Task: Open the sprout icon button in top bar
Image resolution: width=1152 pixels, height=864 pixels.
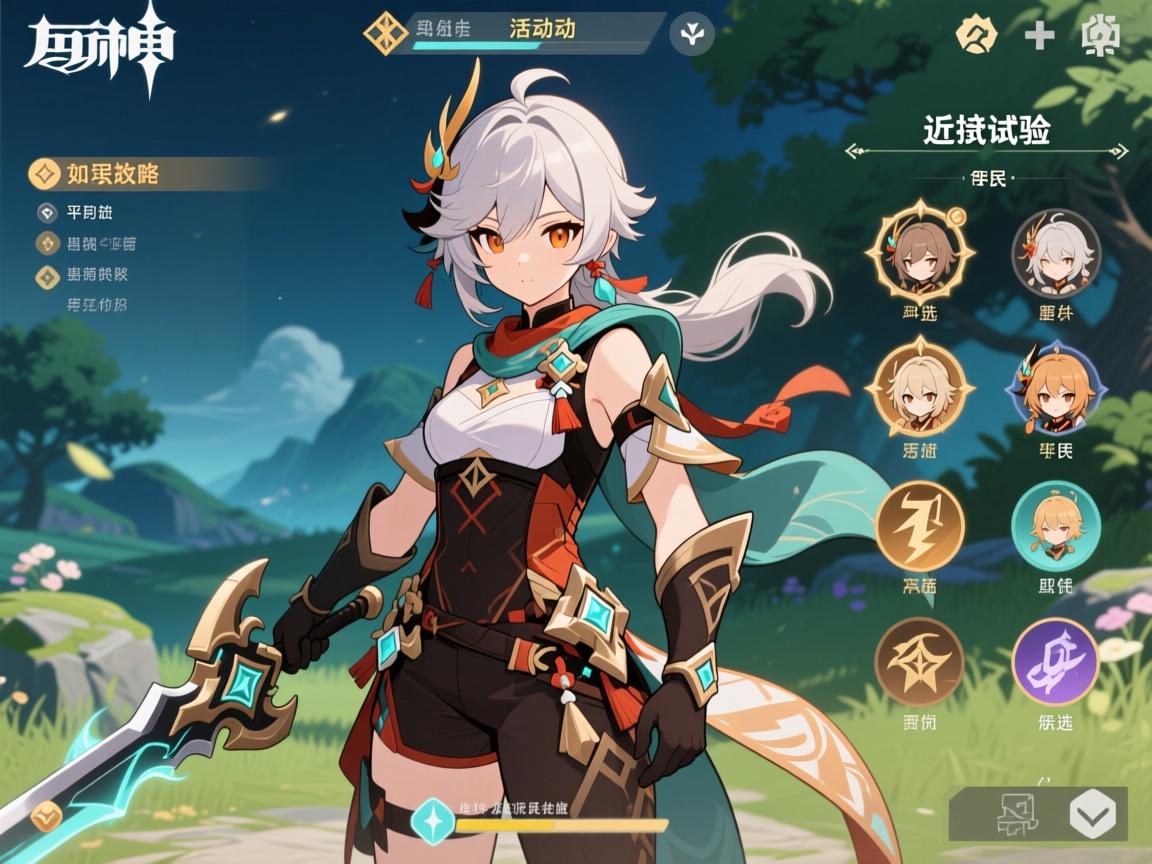Action: [x=691, y=33]
